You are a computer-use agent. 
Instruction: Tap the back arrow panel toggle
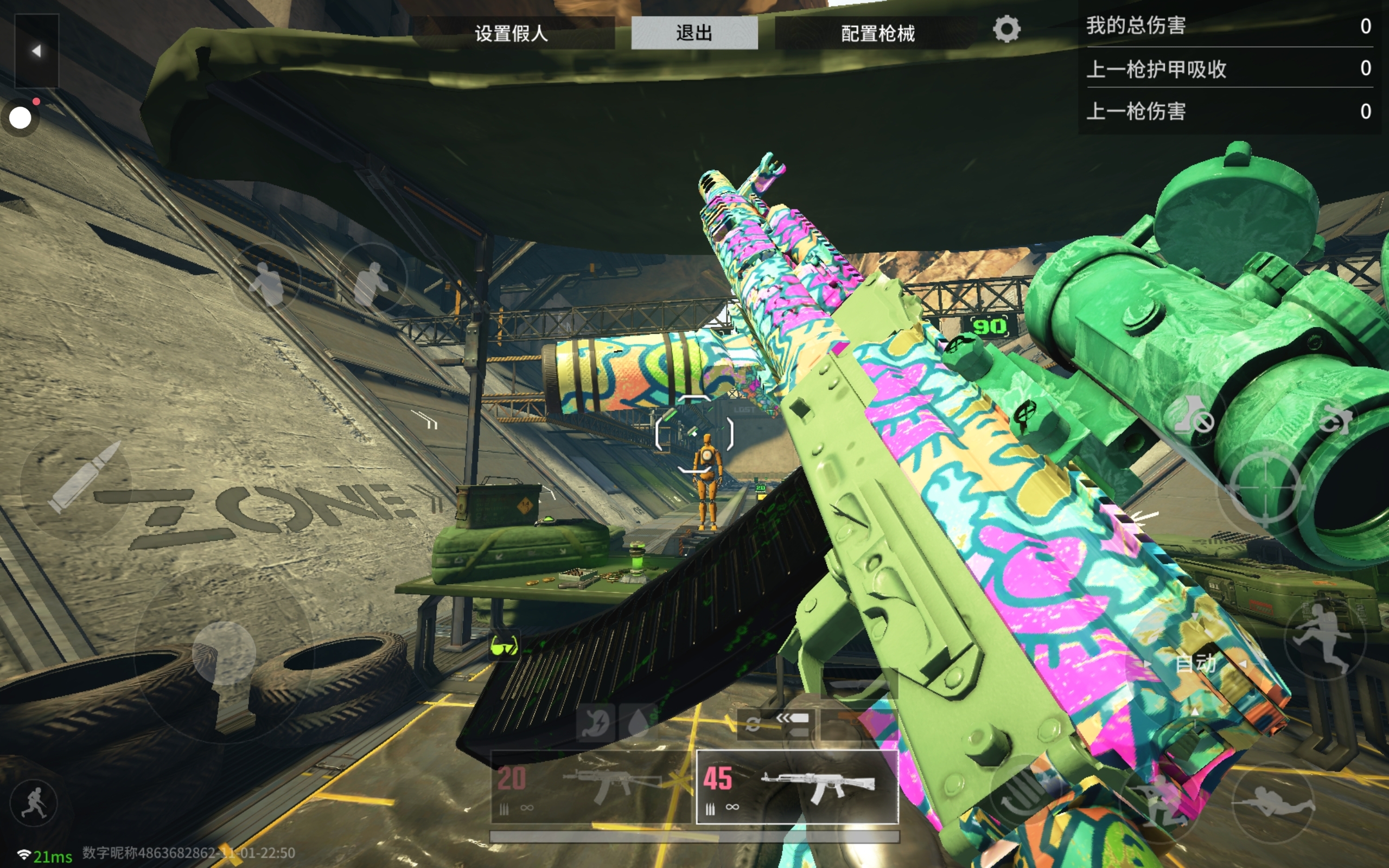point(36,51)
